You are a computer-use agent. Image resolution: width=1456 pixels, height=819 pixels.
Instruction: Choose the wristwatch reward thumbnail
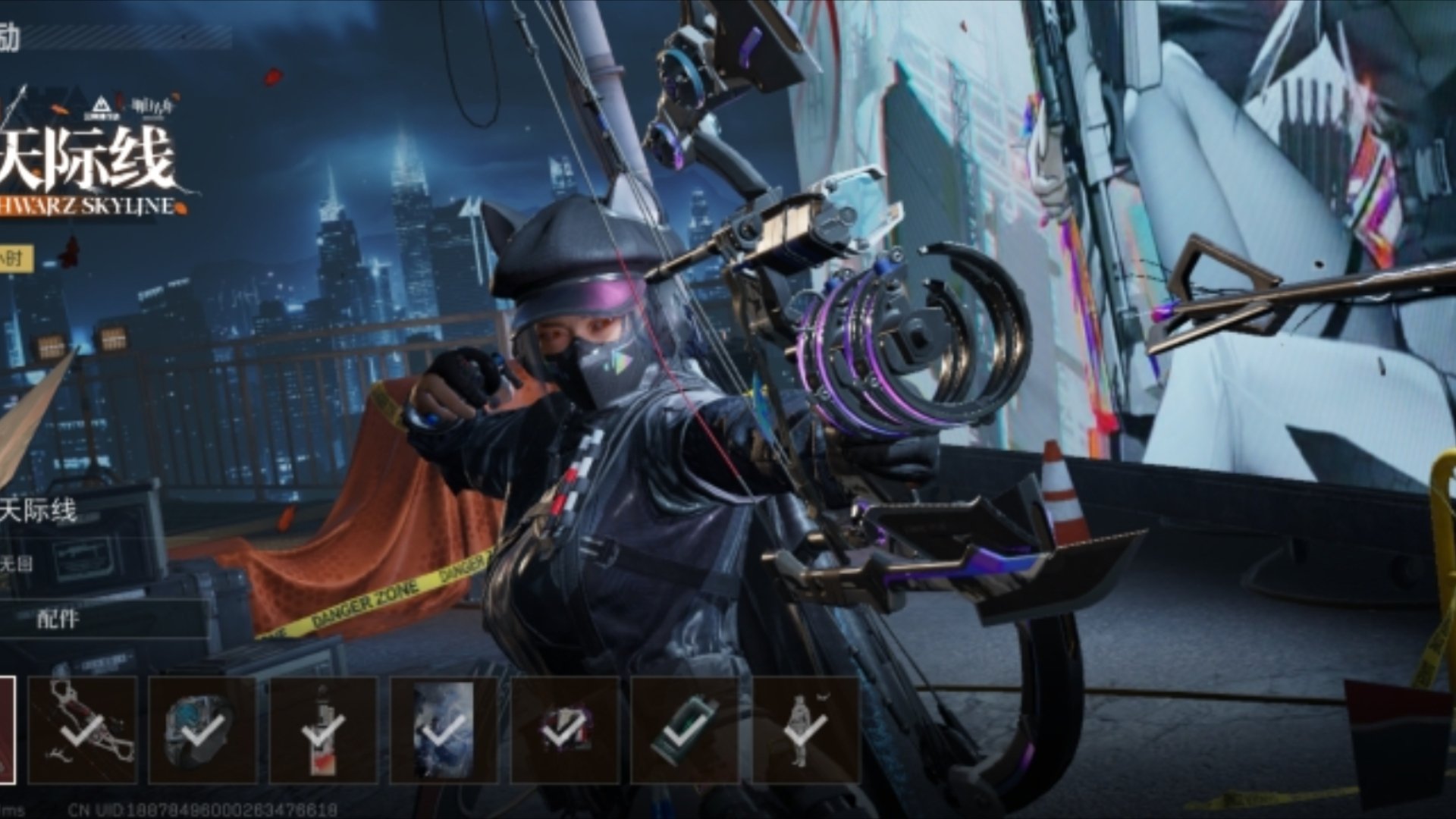click(x=202, y=730)
